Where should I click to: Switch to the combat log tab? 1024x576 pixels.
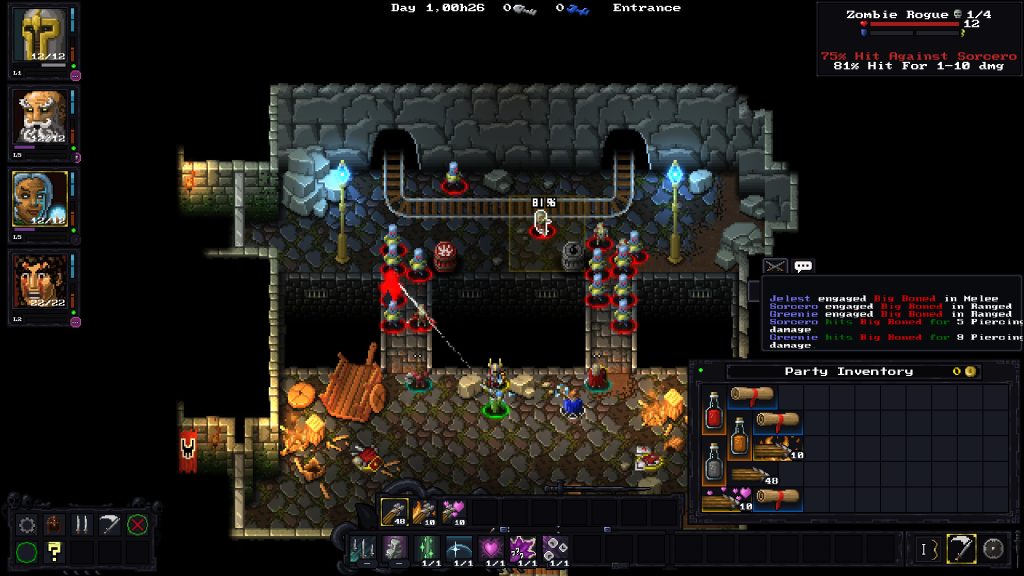point(775,266)
